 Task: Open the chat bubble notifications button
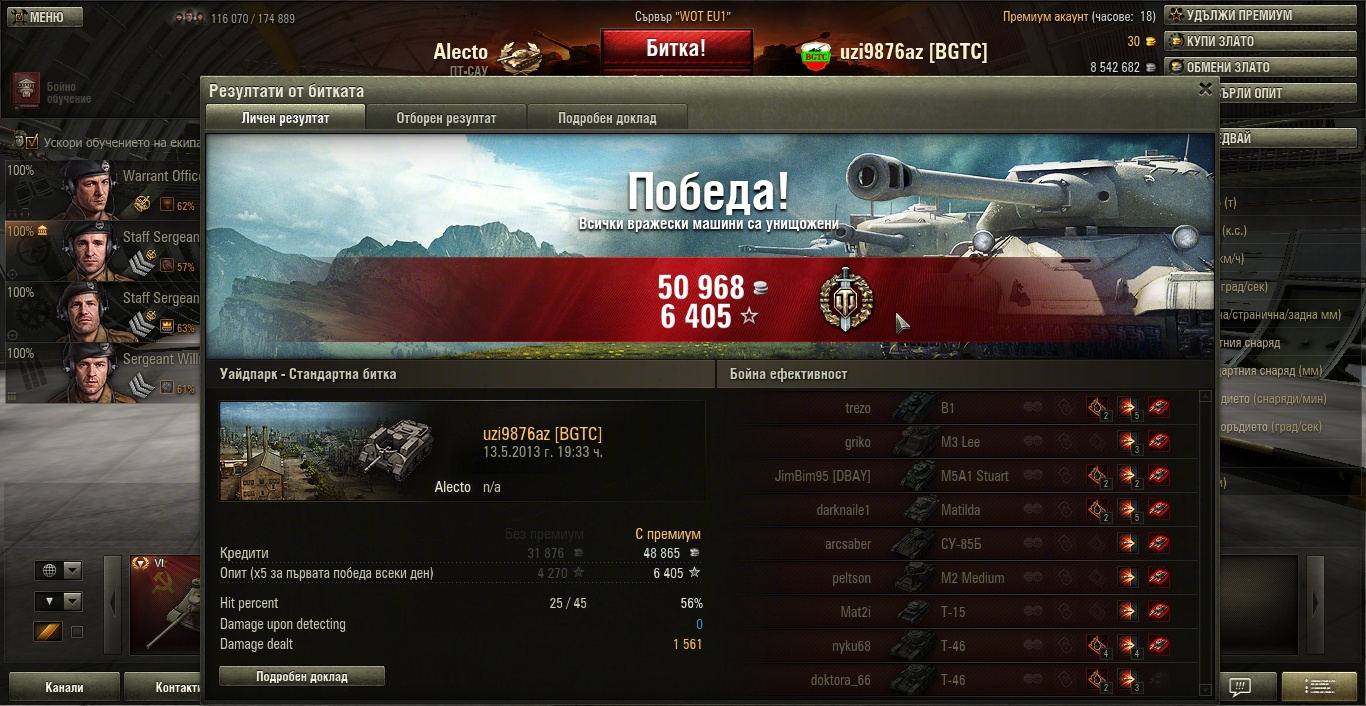coord(1240,687)
